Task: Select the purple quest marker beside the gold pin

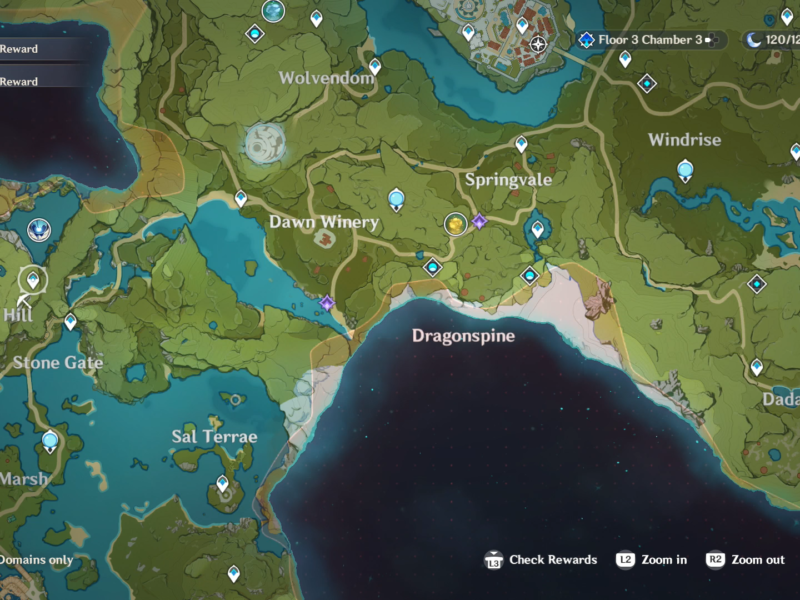Action: (x=479, y=221)
